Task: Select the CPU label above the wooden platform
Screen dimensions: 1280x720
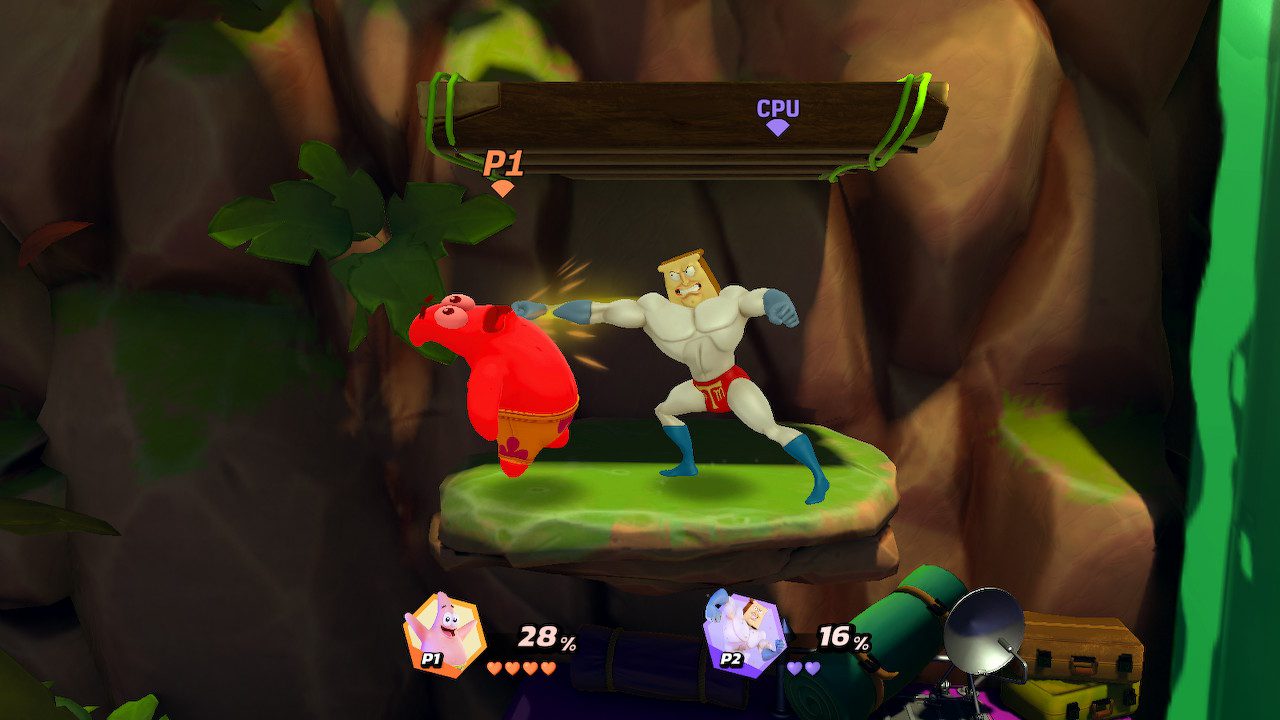Action: click(778, 106)
